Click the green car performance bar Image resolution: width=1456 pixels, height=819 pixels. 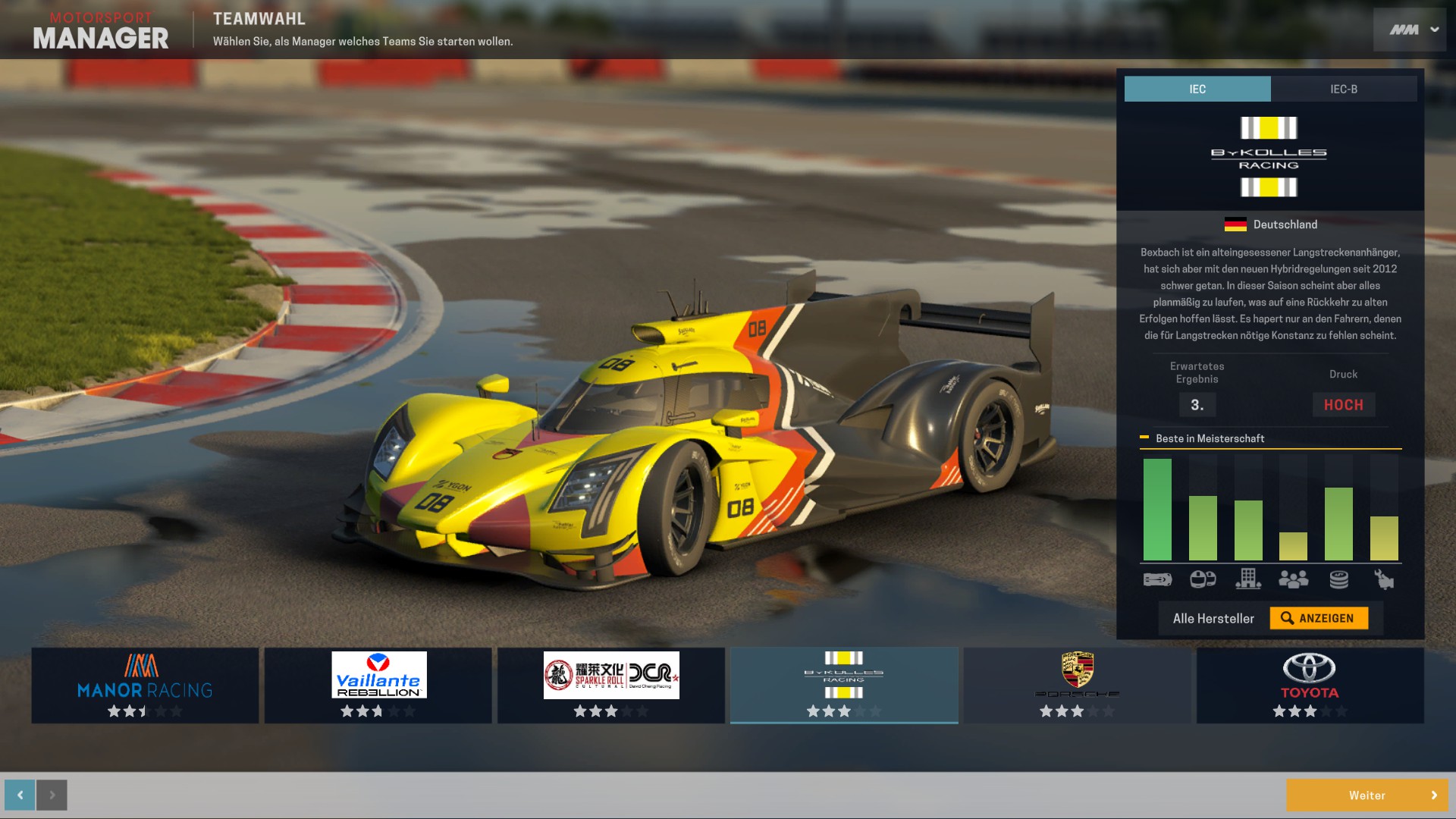point(1157,508)
